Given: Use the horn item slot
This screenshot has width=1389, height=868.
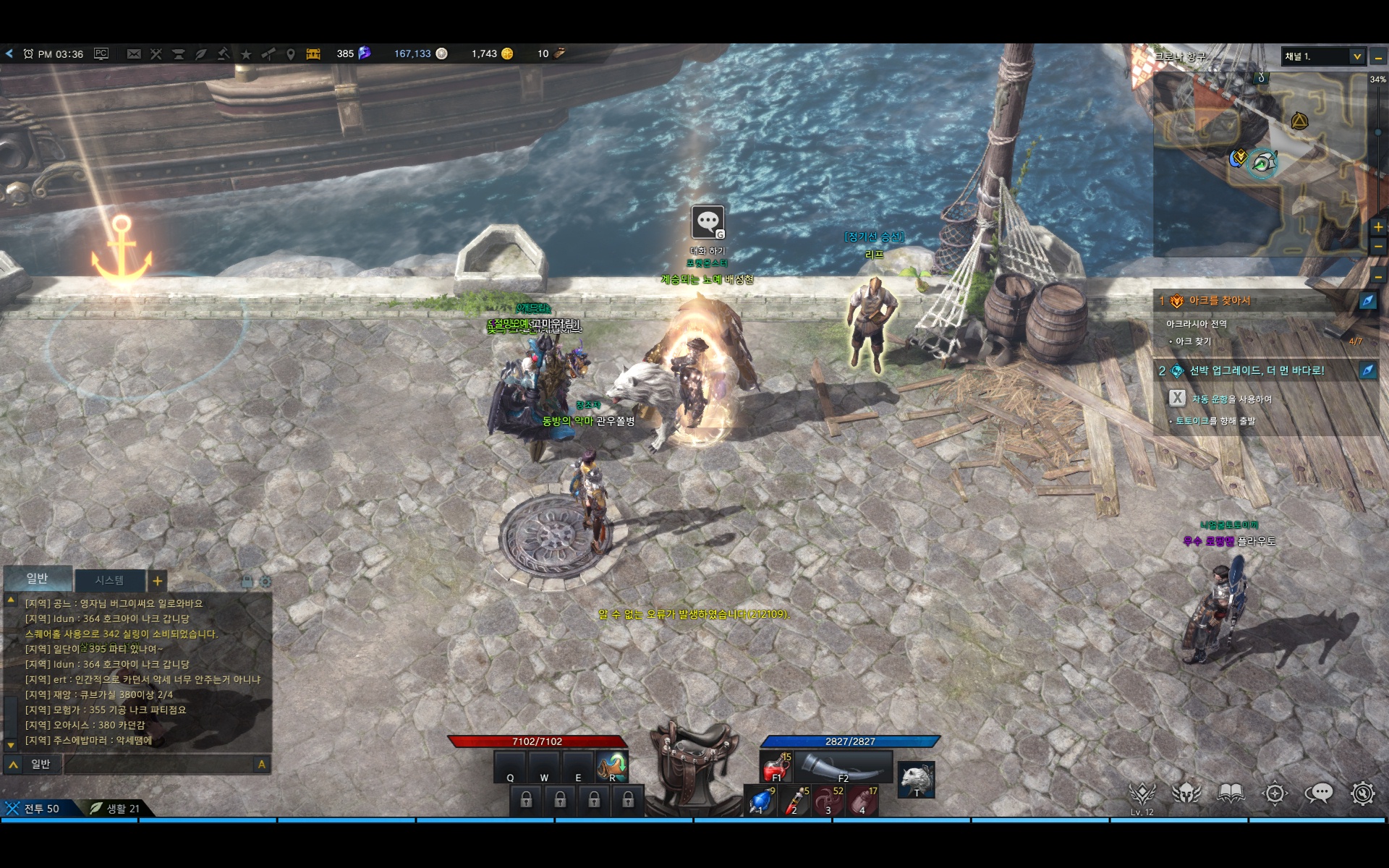Looking at the screenshot, I should 844,767.
